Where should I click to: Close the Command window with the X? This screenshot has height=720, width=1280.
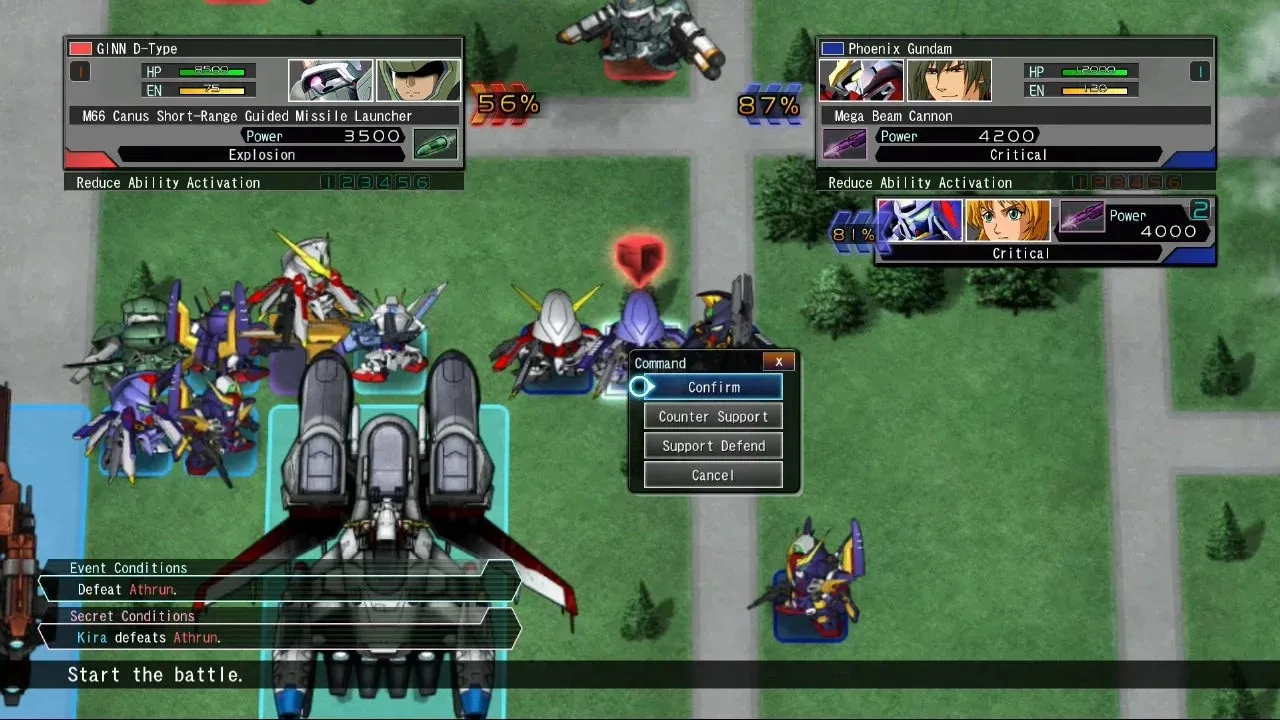pyautogui.click(x=779, y=362)
